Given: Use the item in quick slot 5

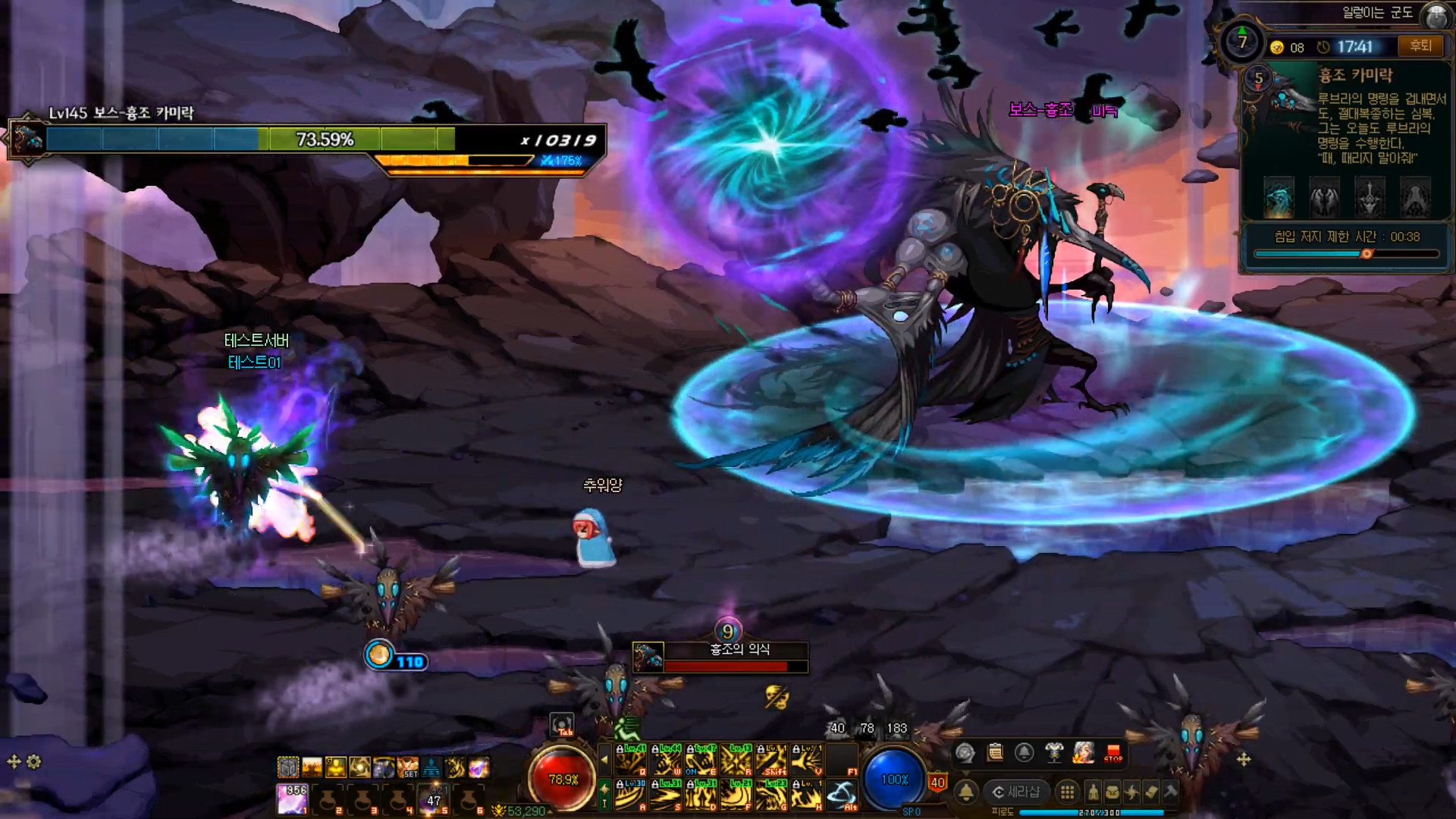Looking at the screenshot, I should coord(433,799).
